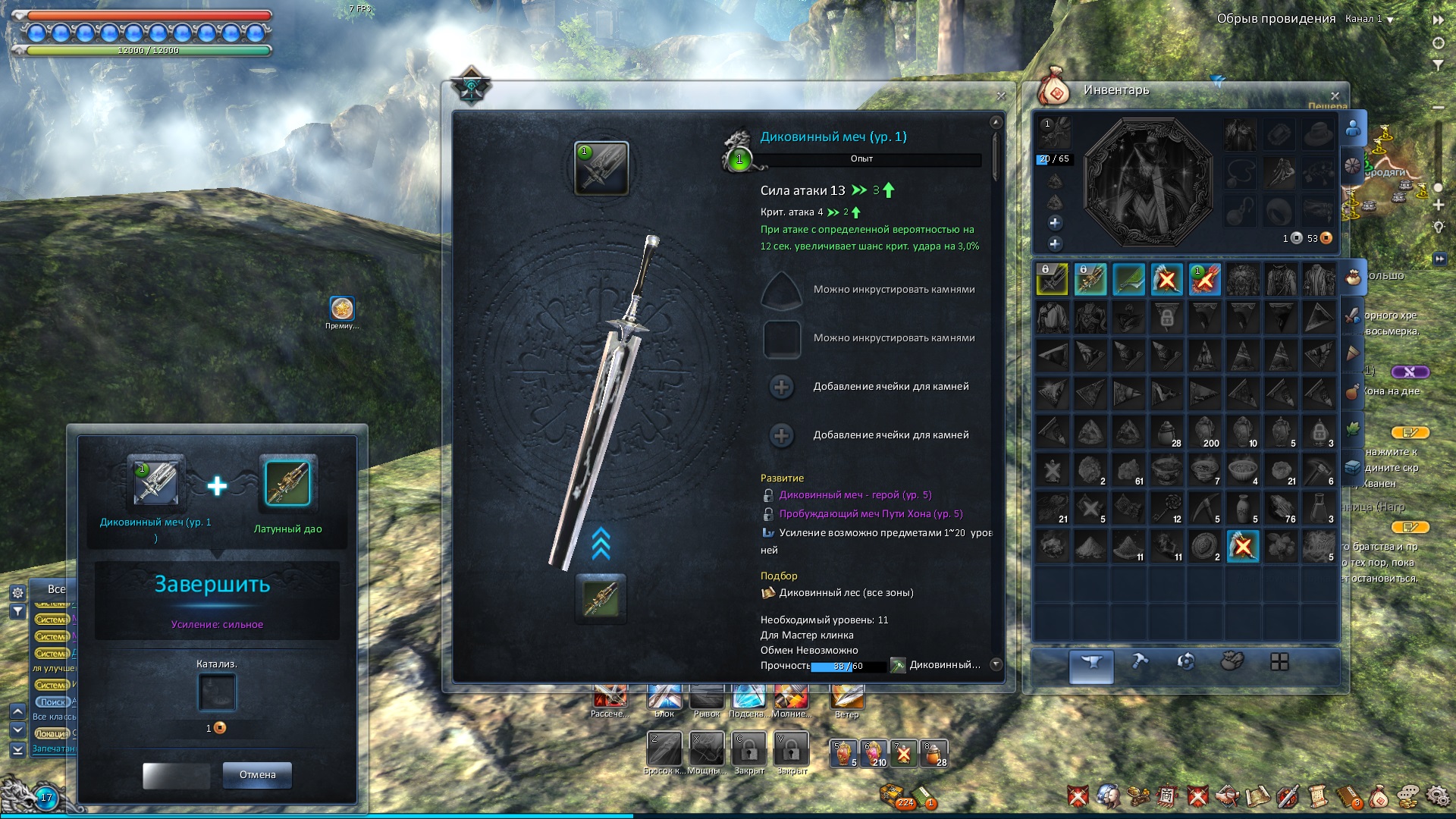Close the Инвентарь inventory window
The width and height of the screenshot is (1456, 819).
[x=1335, y=96]
